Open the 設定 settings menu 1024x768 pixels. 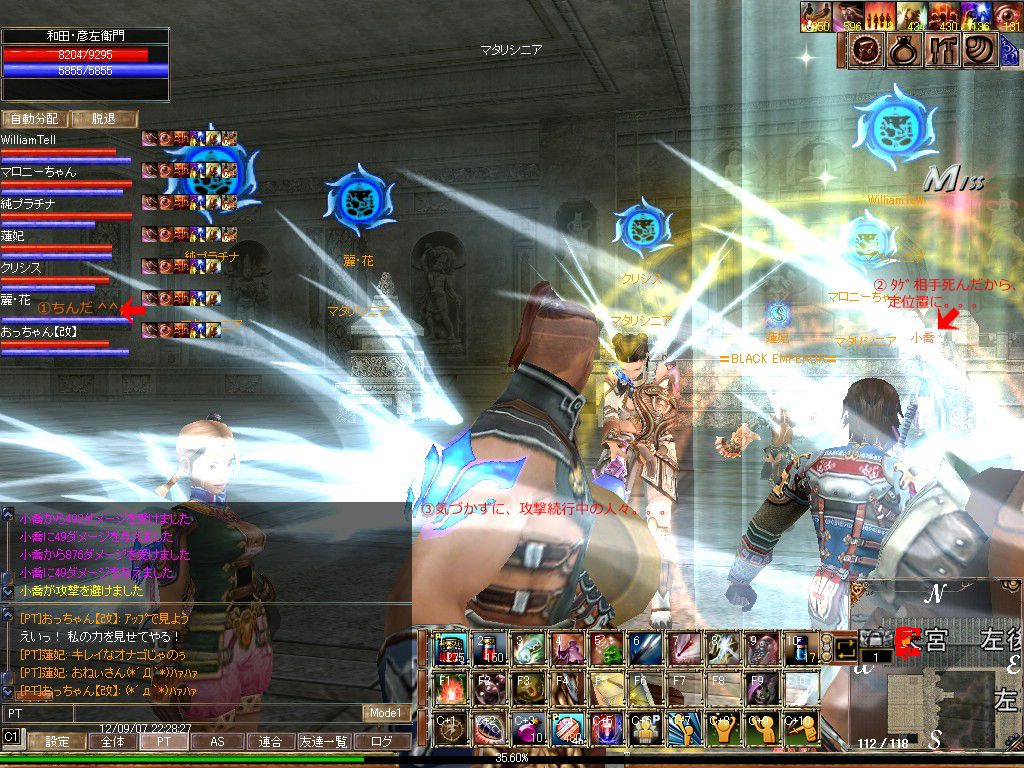click(x=56, y=742)
